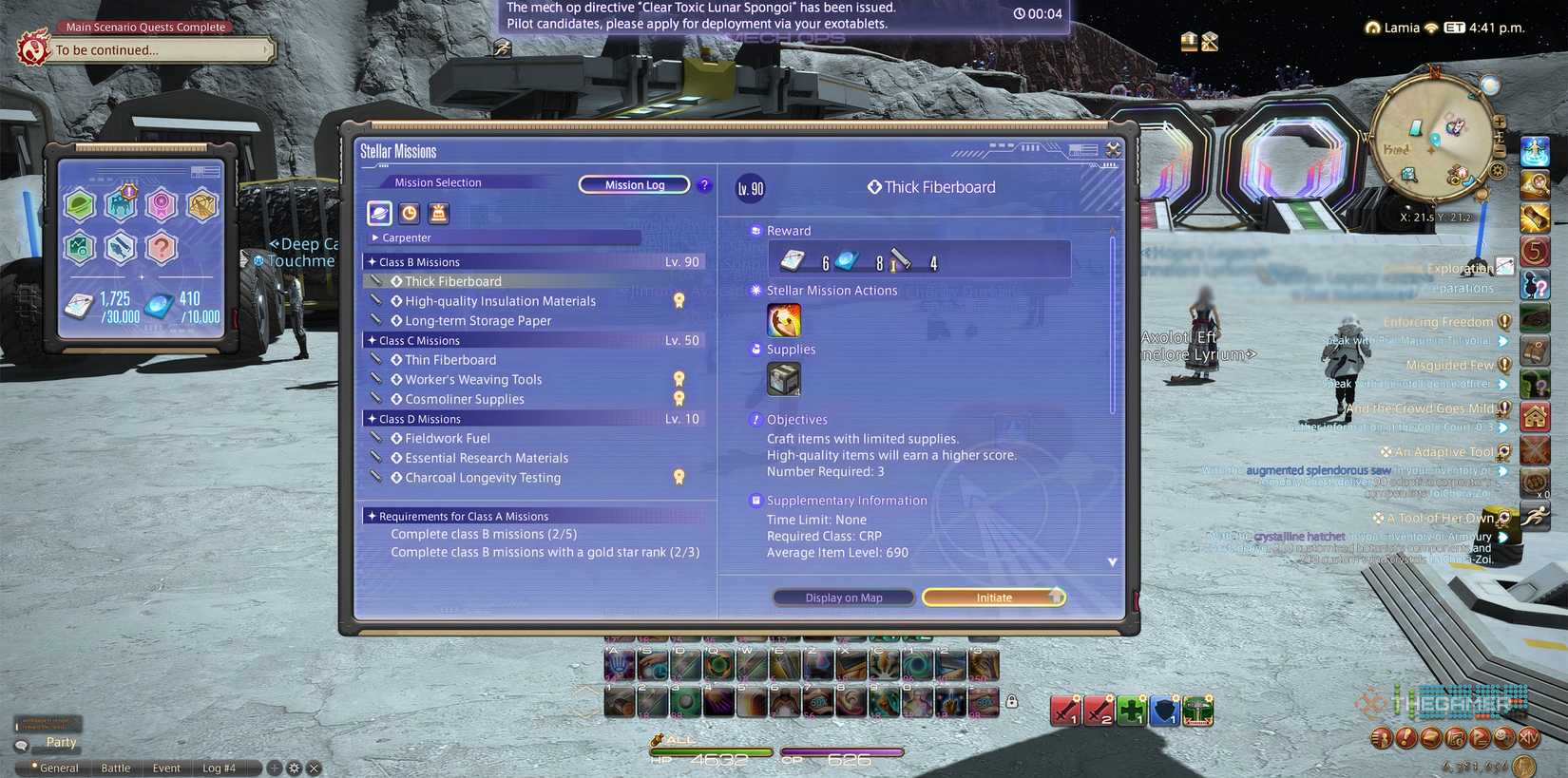Click the alert badge on the blue facility hexagon
Image resolution: width=1568 pixels, height=778 pixels.
coord(129,191)
